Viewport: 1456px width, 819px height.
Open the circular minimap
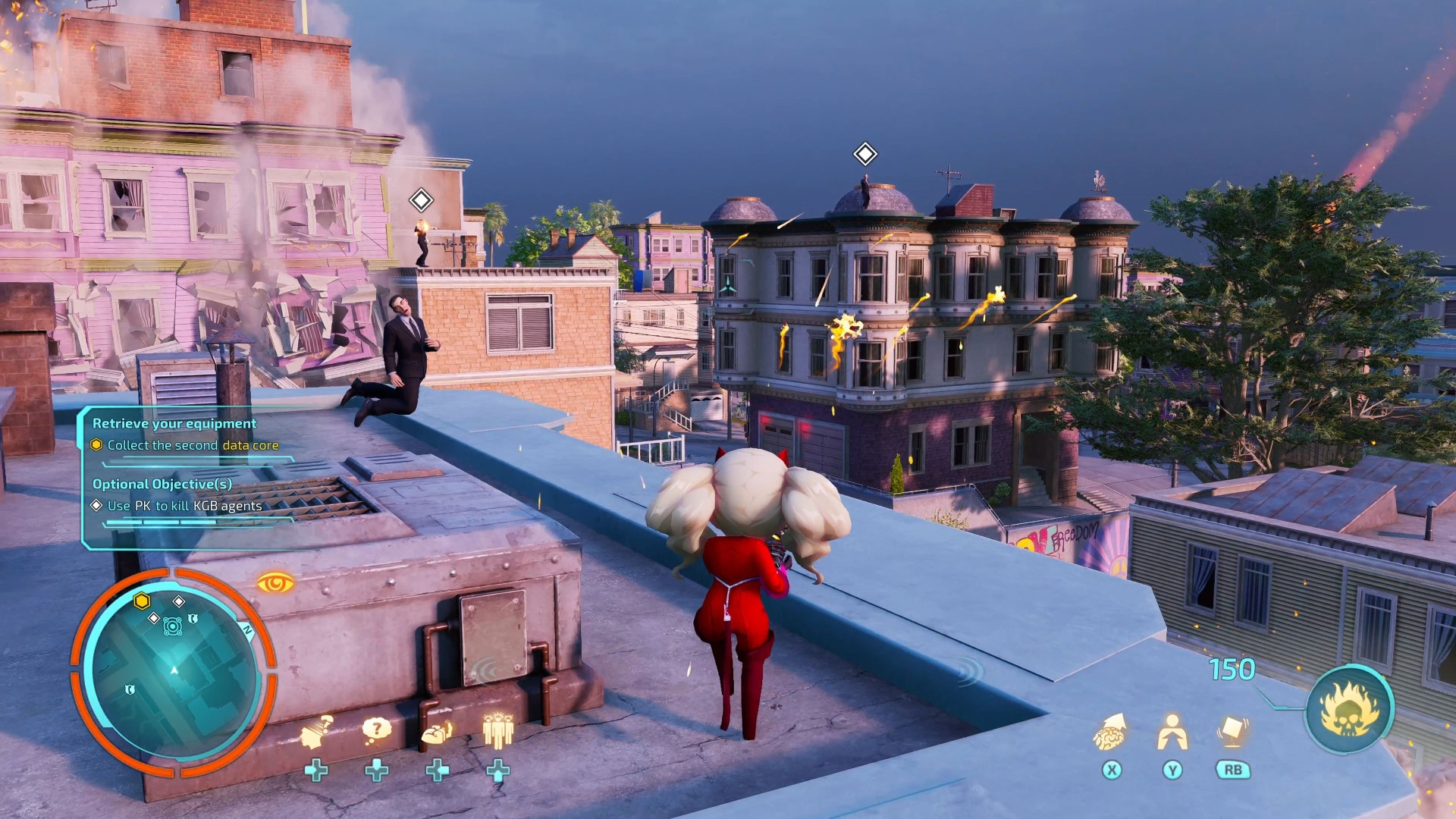[x=174, y=672]
